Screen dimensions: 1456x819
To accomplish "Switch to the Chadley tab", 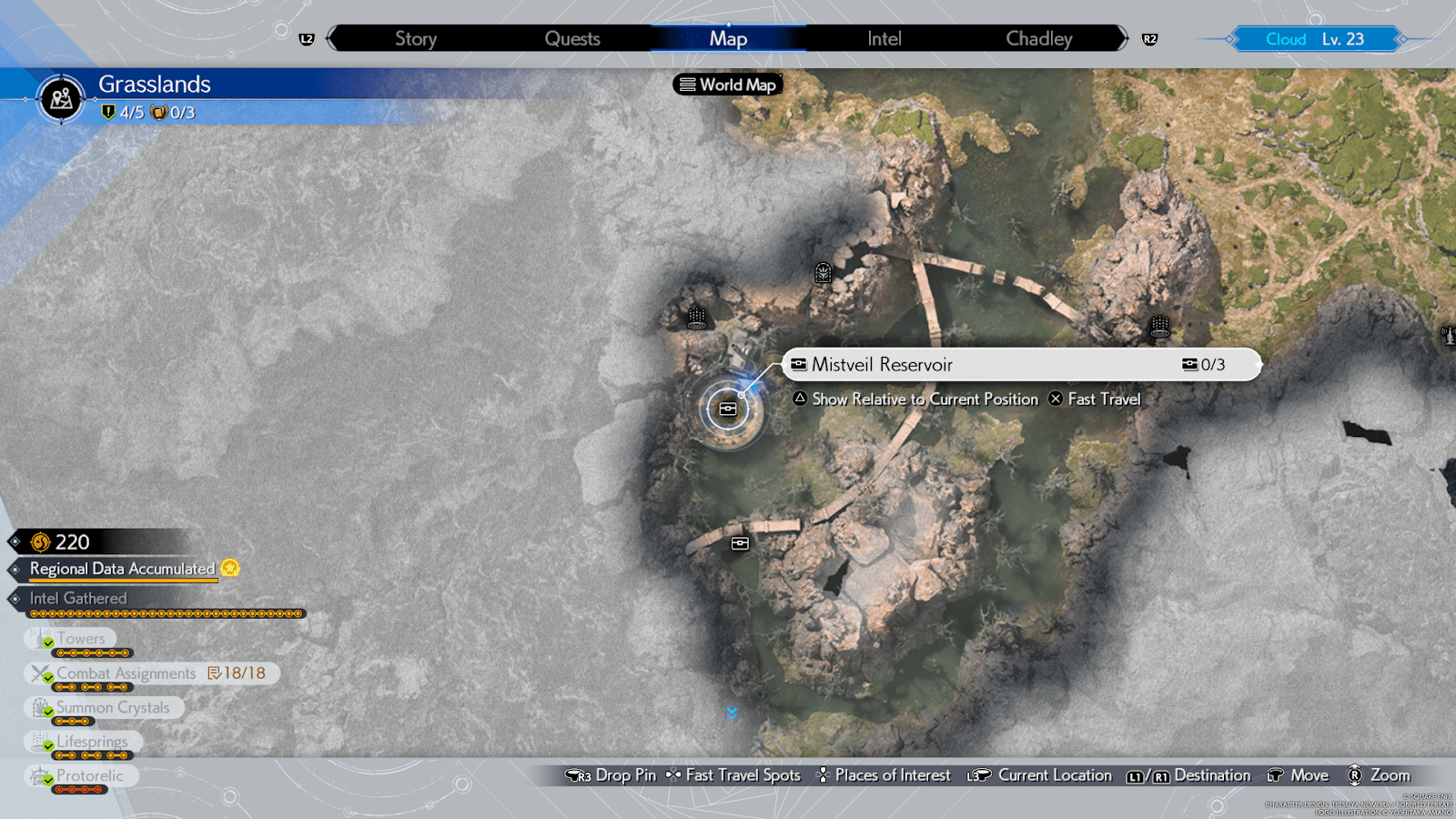I will [x=1038, y=38].
